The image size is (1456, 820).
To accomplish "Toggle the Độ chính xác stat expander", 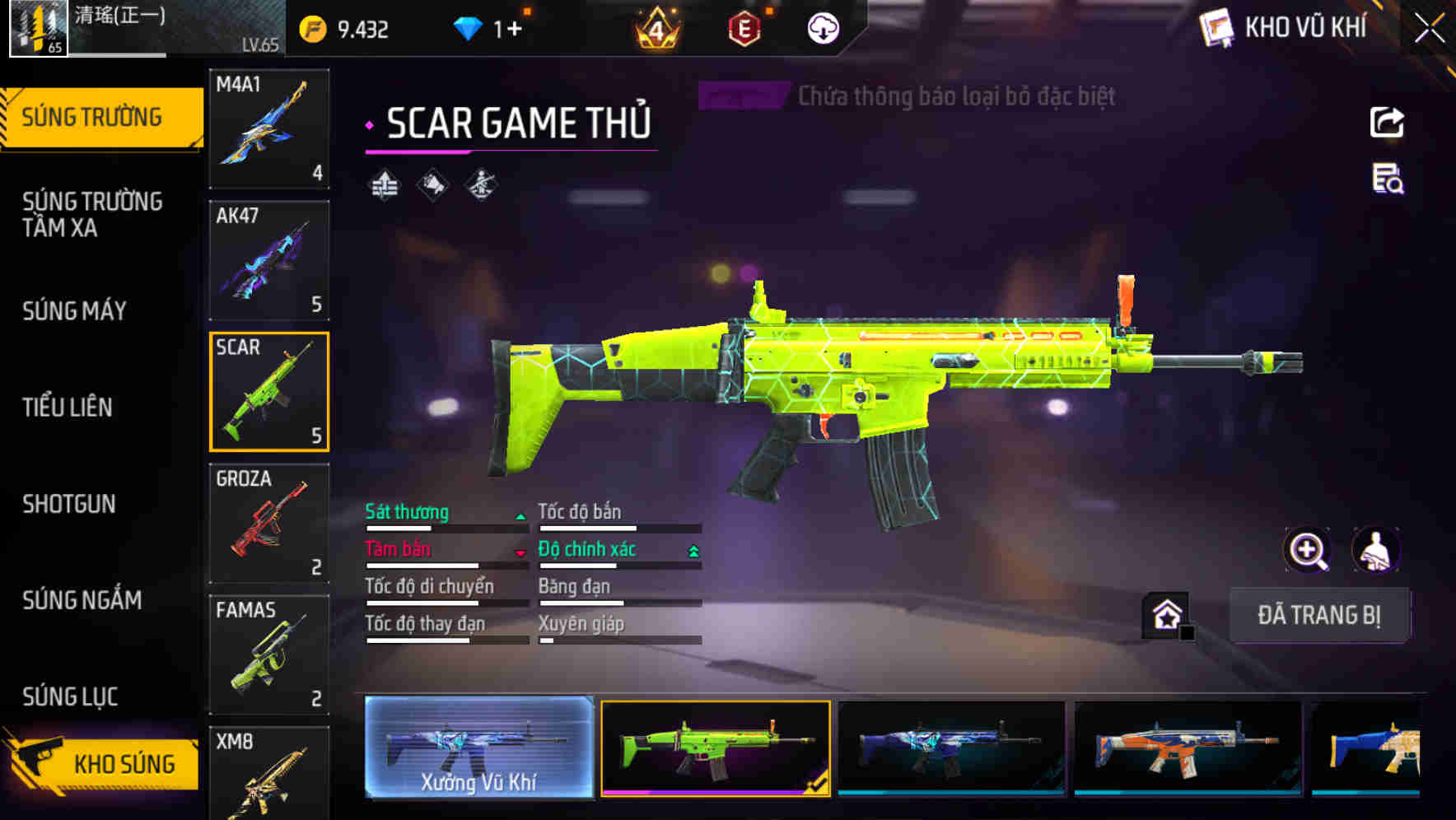I will click(x=694, y=552).
